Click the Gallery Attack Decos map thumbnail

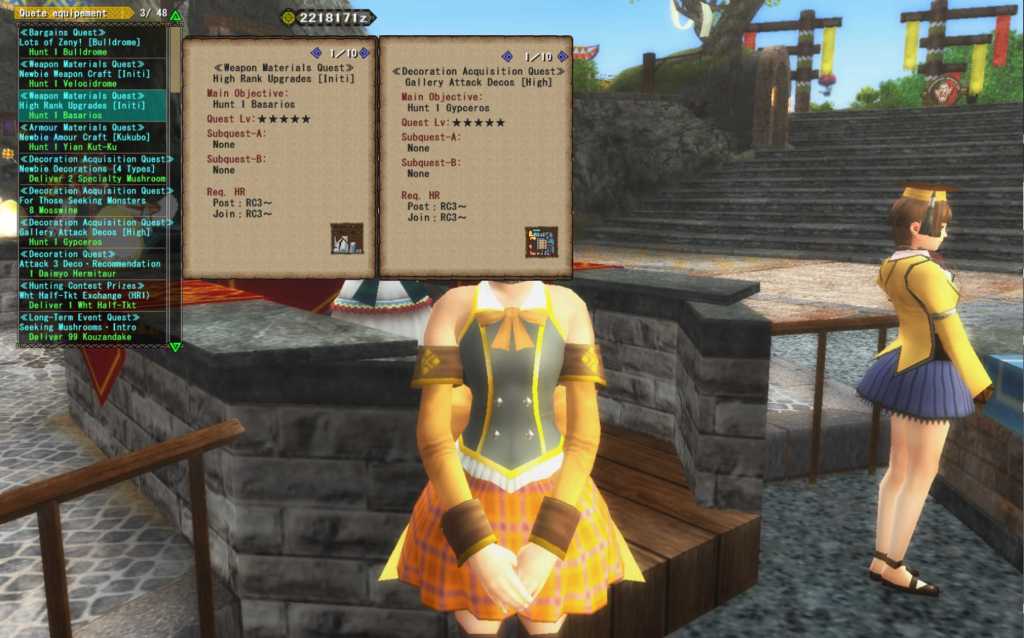click(541, 242)
